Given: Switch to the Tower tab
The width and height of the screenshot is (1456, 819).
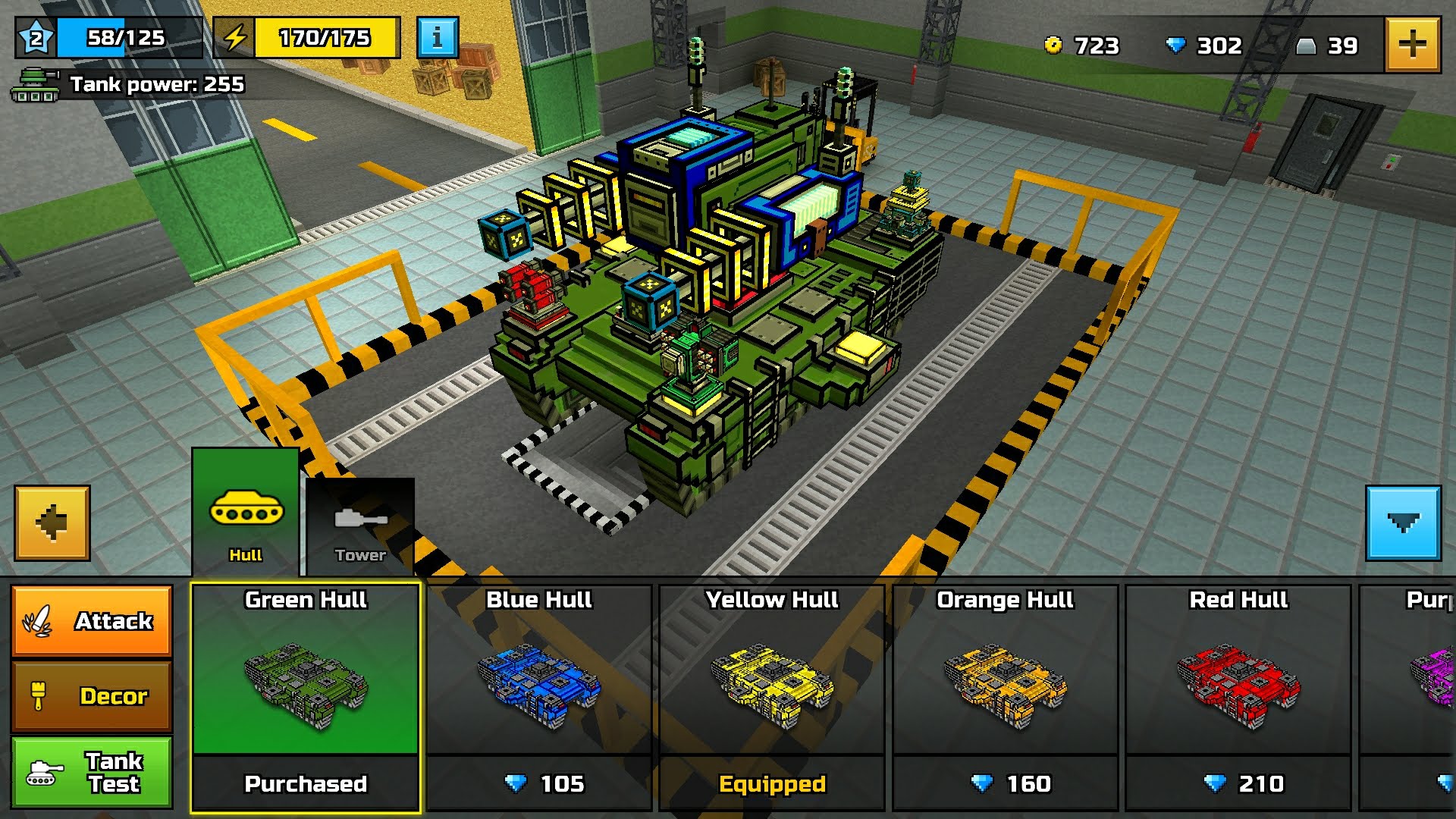Looking at the screenshot, I should click(x=361, y=523).
